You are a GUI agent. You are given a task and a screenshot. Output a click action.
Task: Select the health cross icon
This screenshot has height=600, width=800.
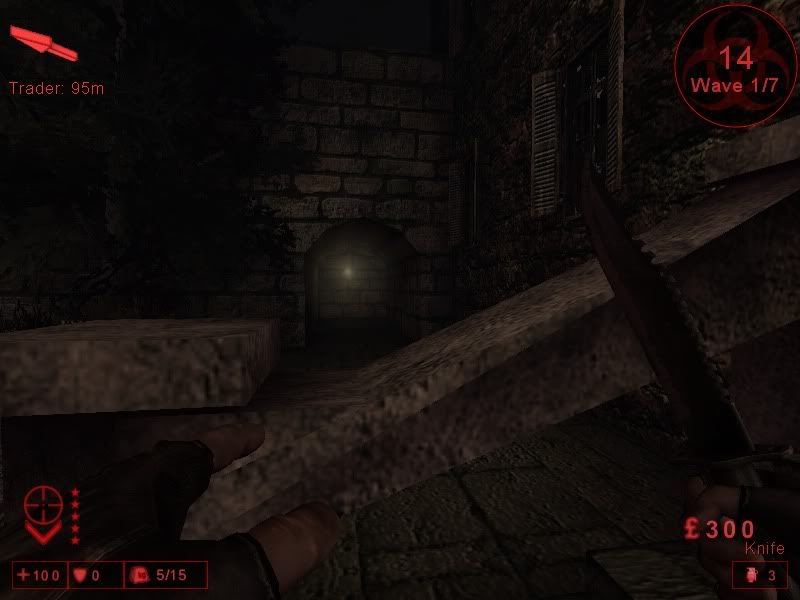point(23,575)
